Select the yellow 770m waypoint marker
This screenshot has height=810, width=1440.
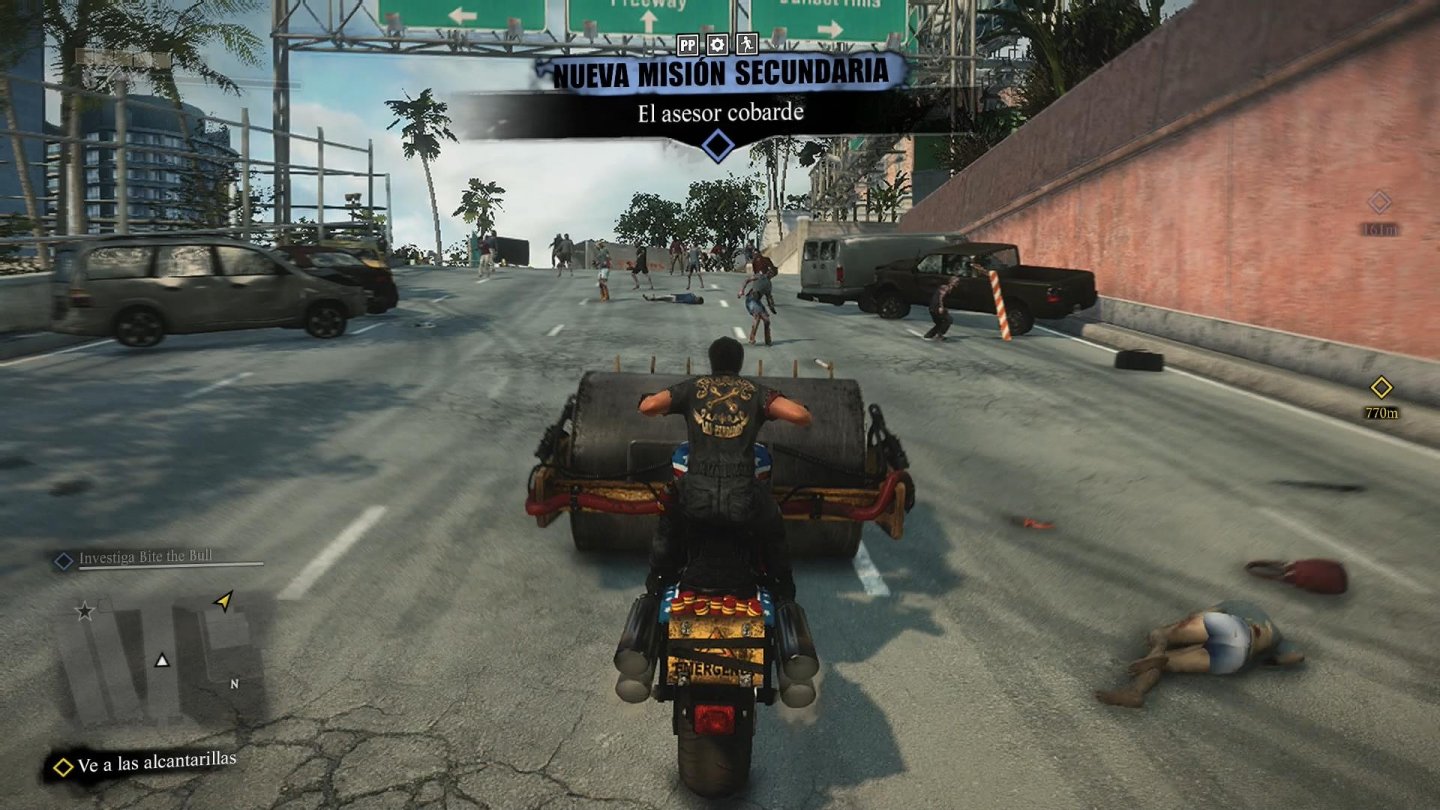tap(1381, 387)
